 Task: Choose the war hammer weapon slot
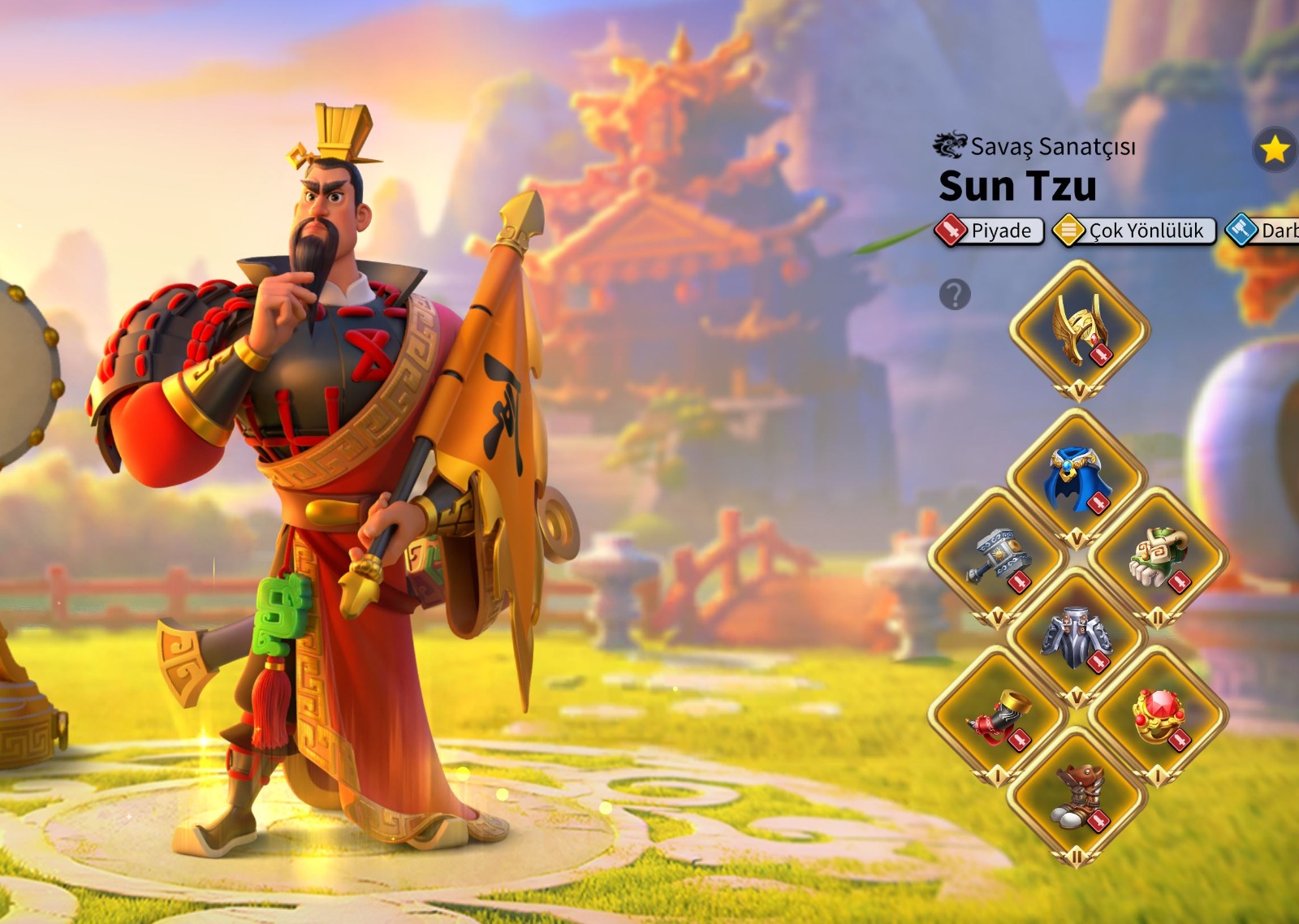tap(997, 557)
